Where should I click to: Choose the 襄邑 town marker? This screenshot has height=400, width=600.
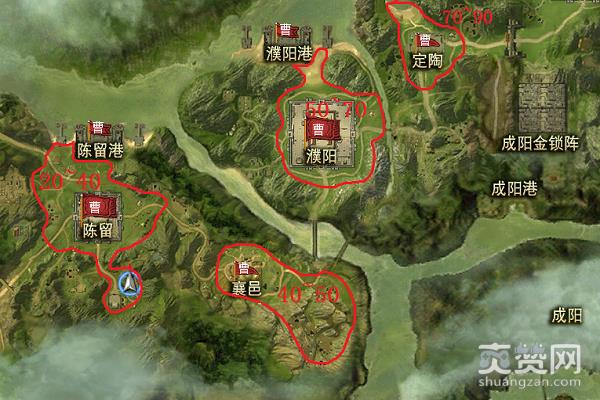[245, 269]
